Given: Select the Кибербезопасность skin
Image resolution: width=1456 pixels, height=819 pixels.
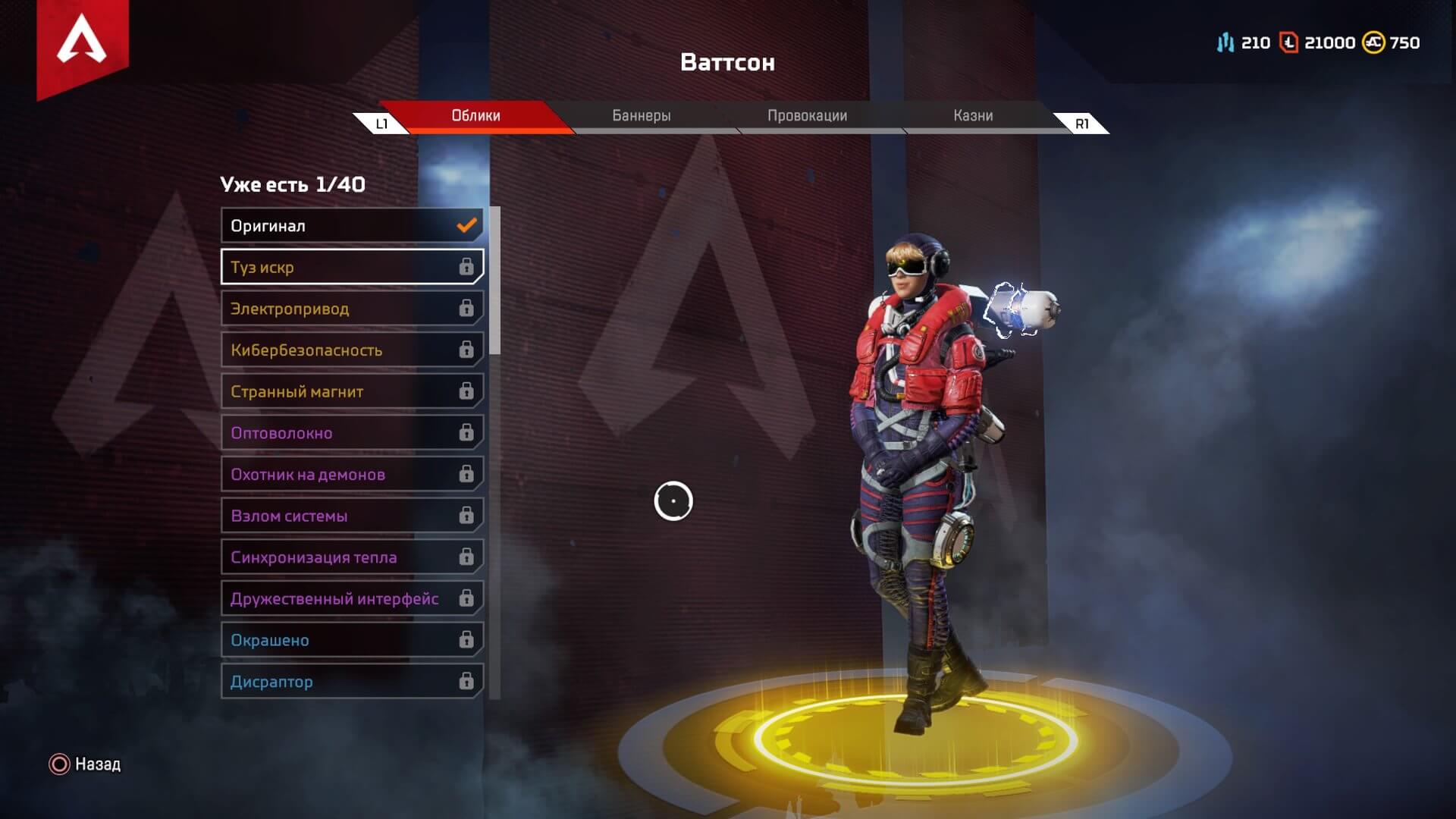Looking at the screenshot, I should click(341, 350).
